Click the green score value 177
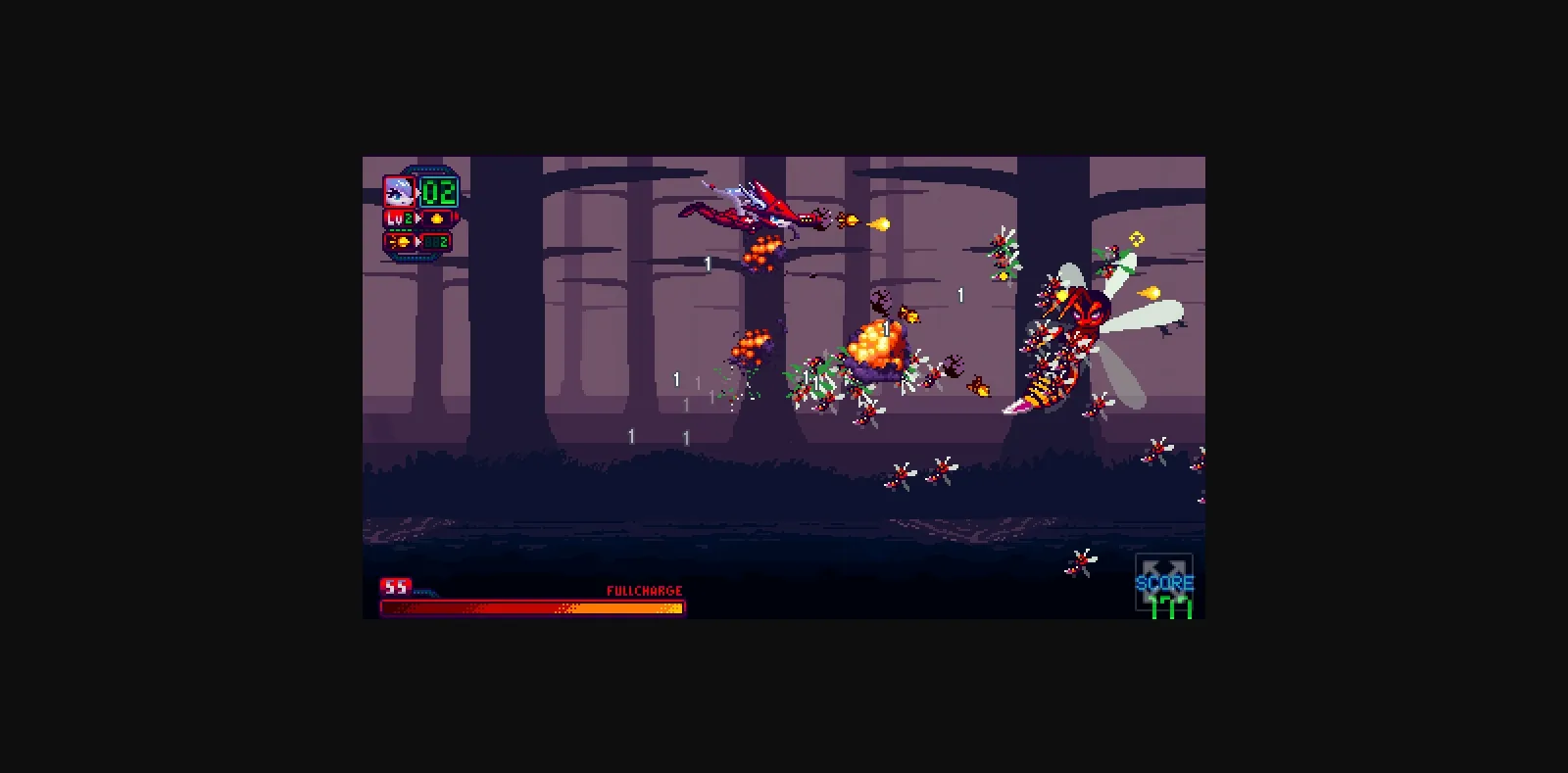The image size is (1568, 773). tap(1171, 607)
